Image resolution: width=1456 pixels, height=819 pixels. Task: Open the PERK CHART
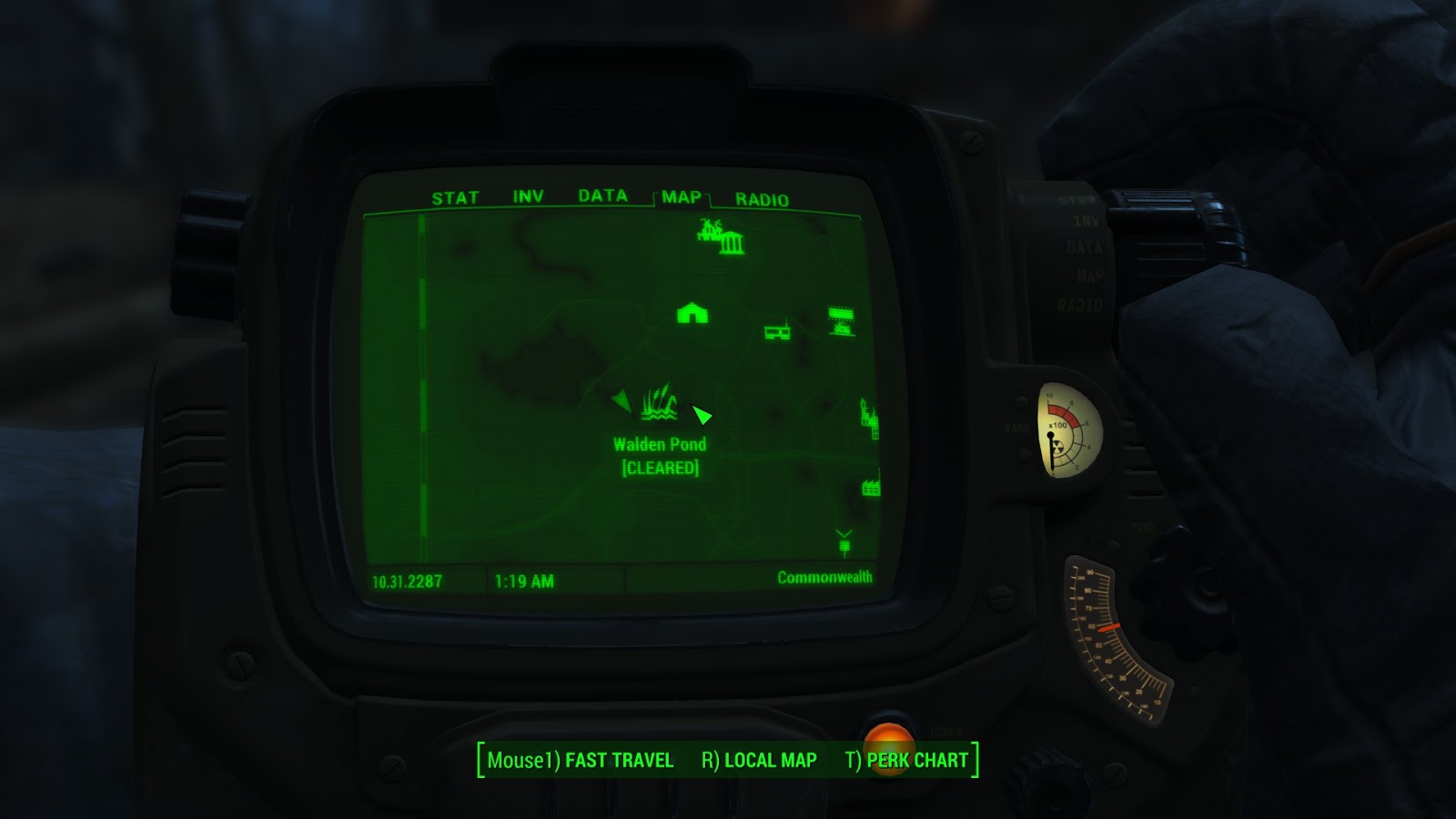coord(918,761)
